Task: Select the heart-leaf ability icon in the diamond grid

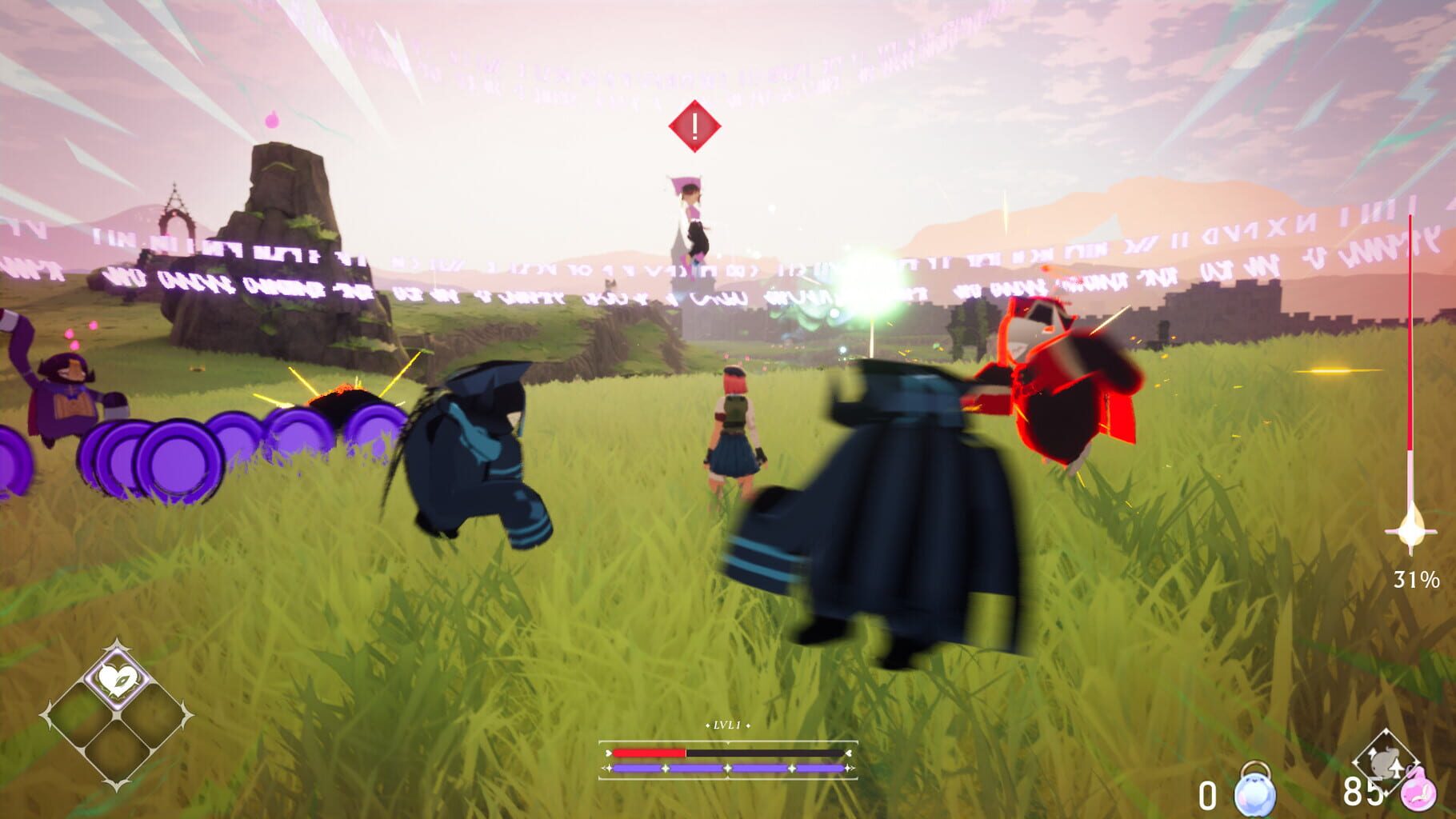Action: (x=117, y=678)
